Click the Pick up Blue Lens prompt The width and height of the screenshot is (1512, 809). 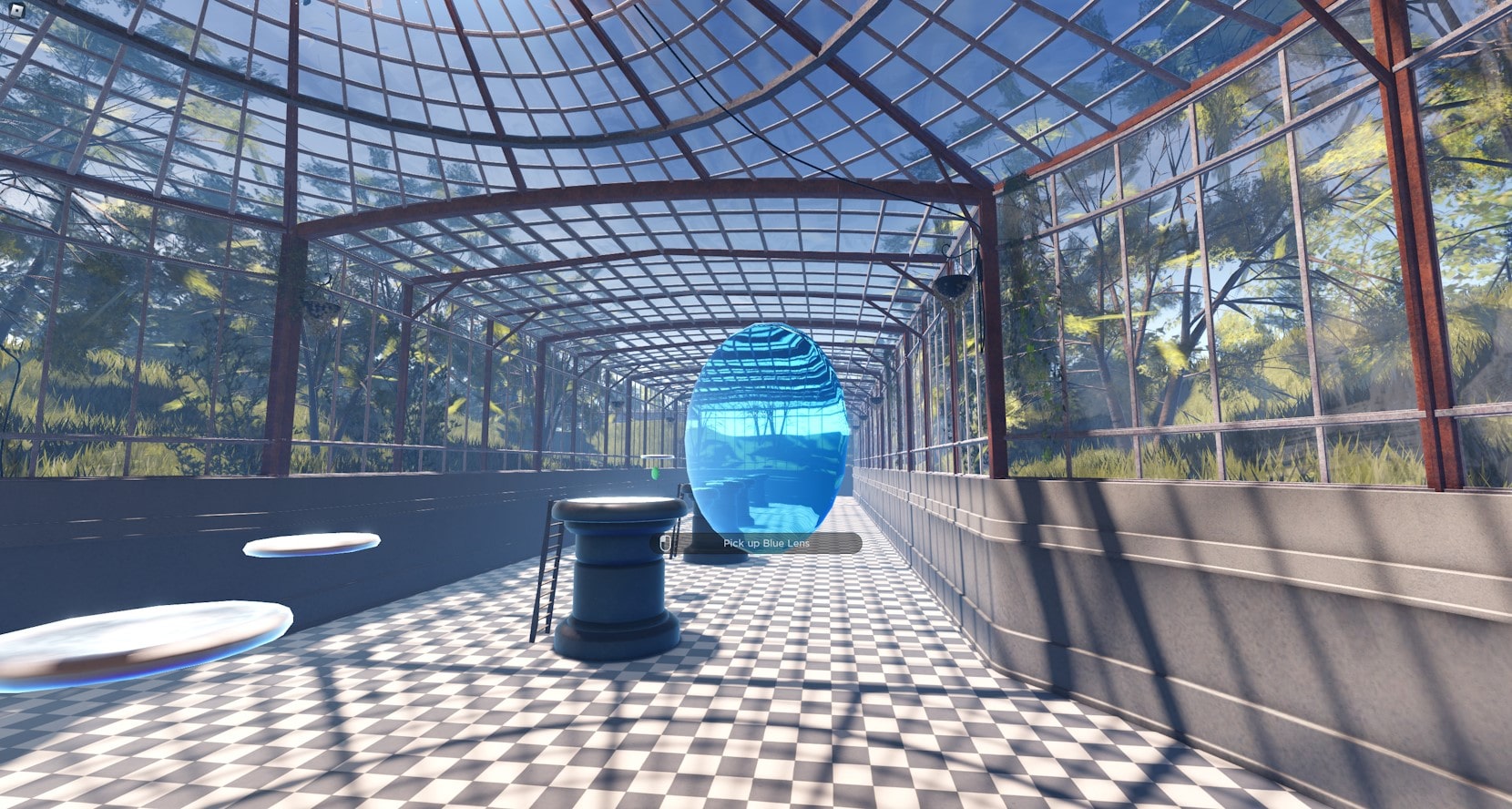pos(756,544)
